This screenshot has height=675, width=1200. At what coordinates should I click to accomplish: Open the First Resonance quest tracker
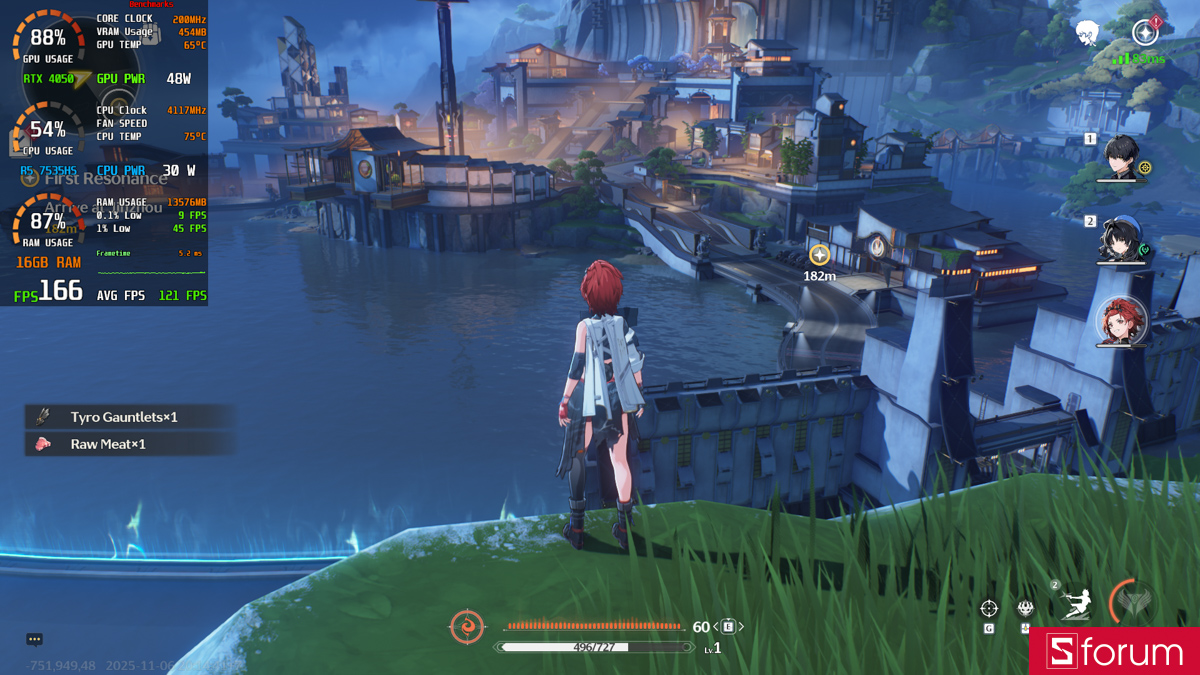[x=105, y=179]
